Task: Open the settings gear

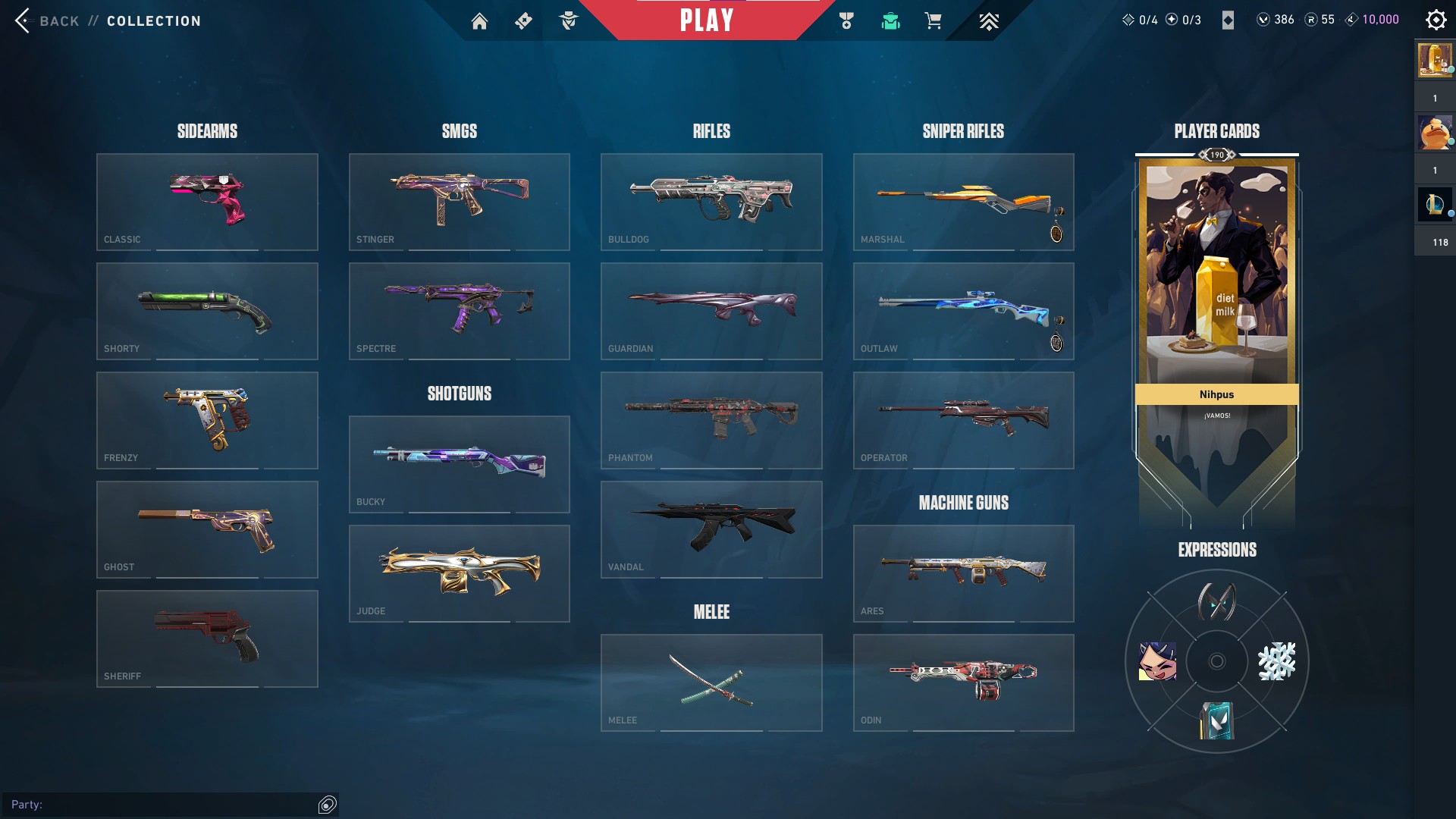Action: pos(1436,20)
